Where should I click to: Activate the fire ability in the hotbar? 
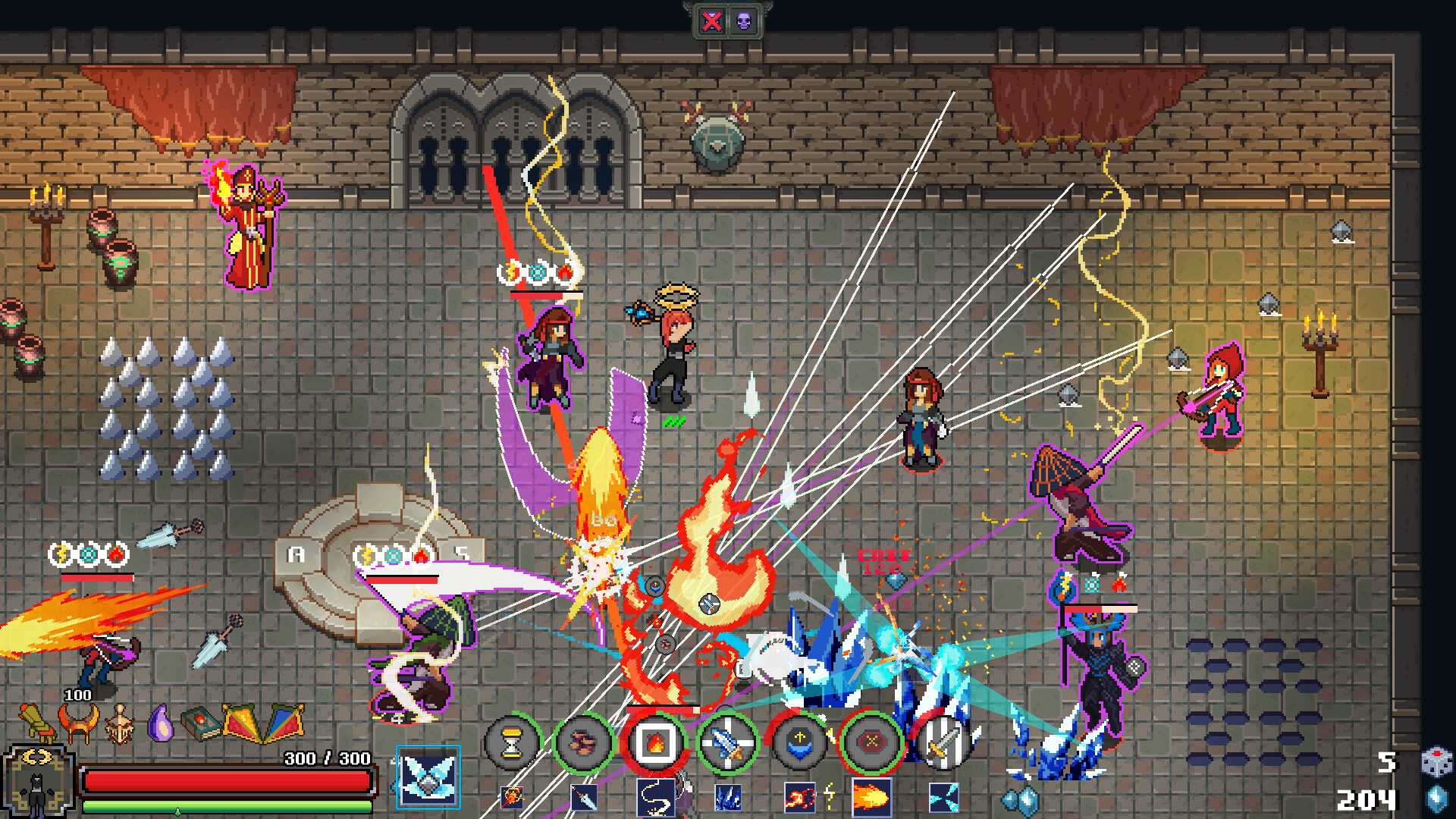click(x=654, y=742)
